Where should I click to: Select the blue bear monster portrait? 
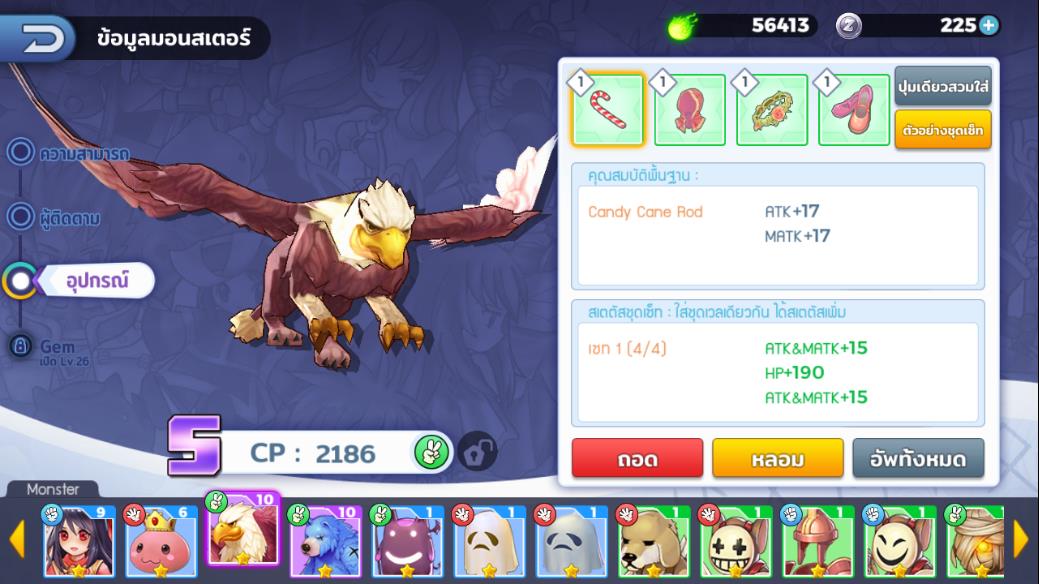326,541
